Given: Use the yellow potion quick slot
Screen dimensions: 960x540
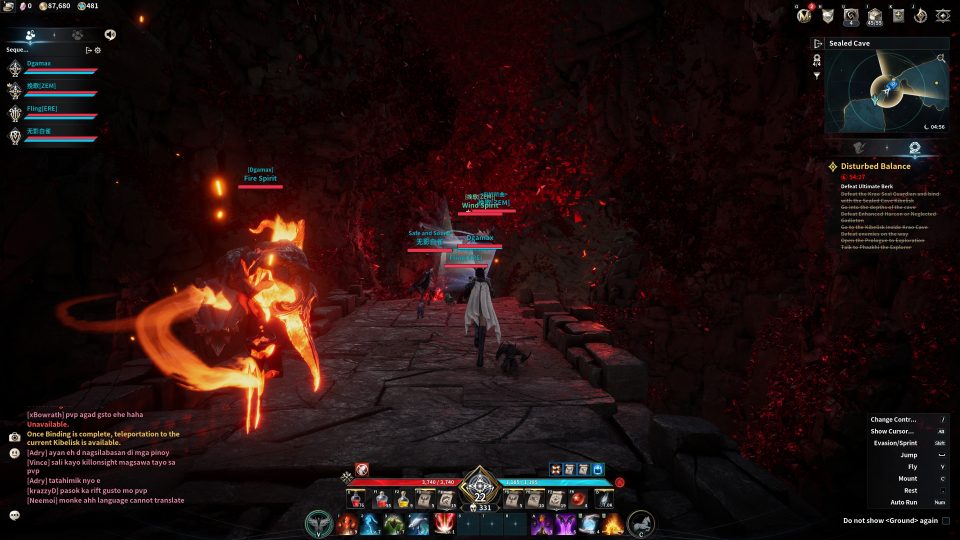Looking at the screenshot, I should pos(404,499).
